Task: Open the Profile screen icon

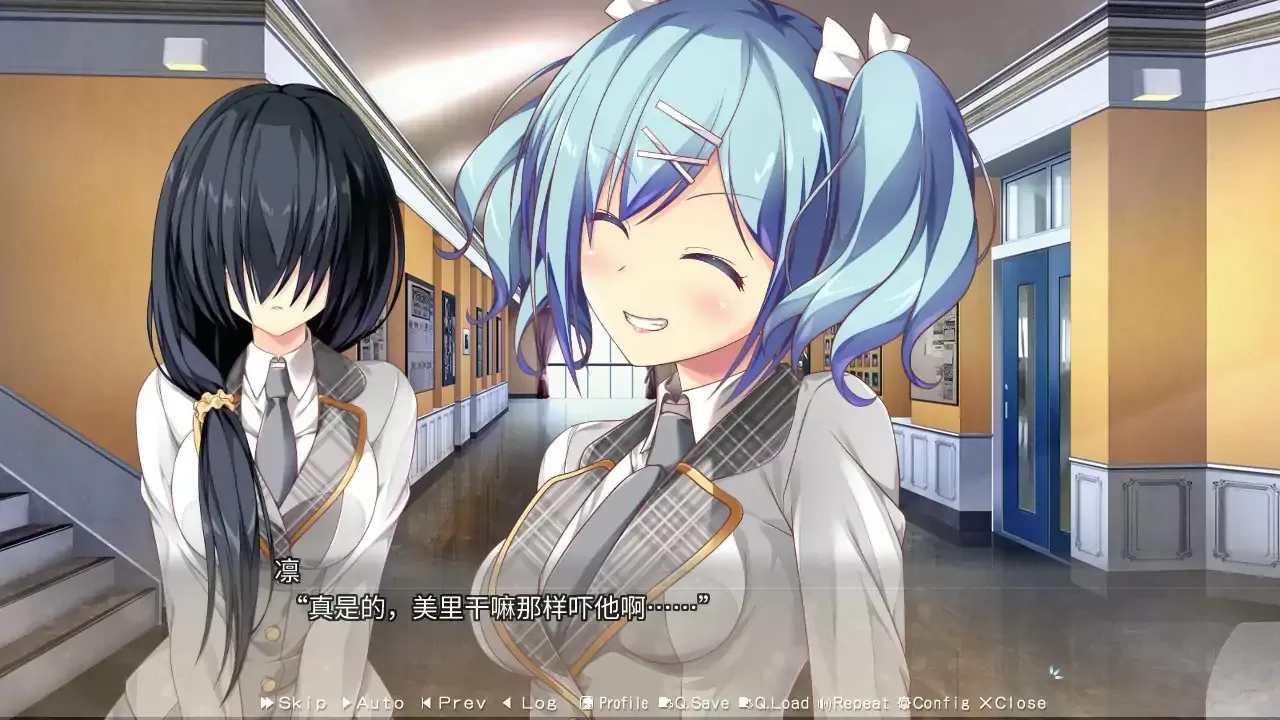Action: click(585, 702)
